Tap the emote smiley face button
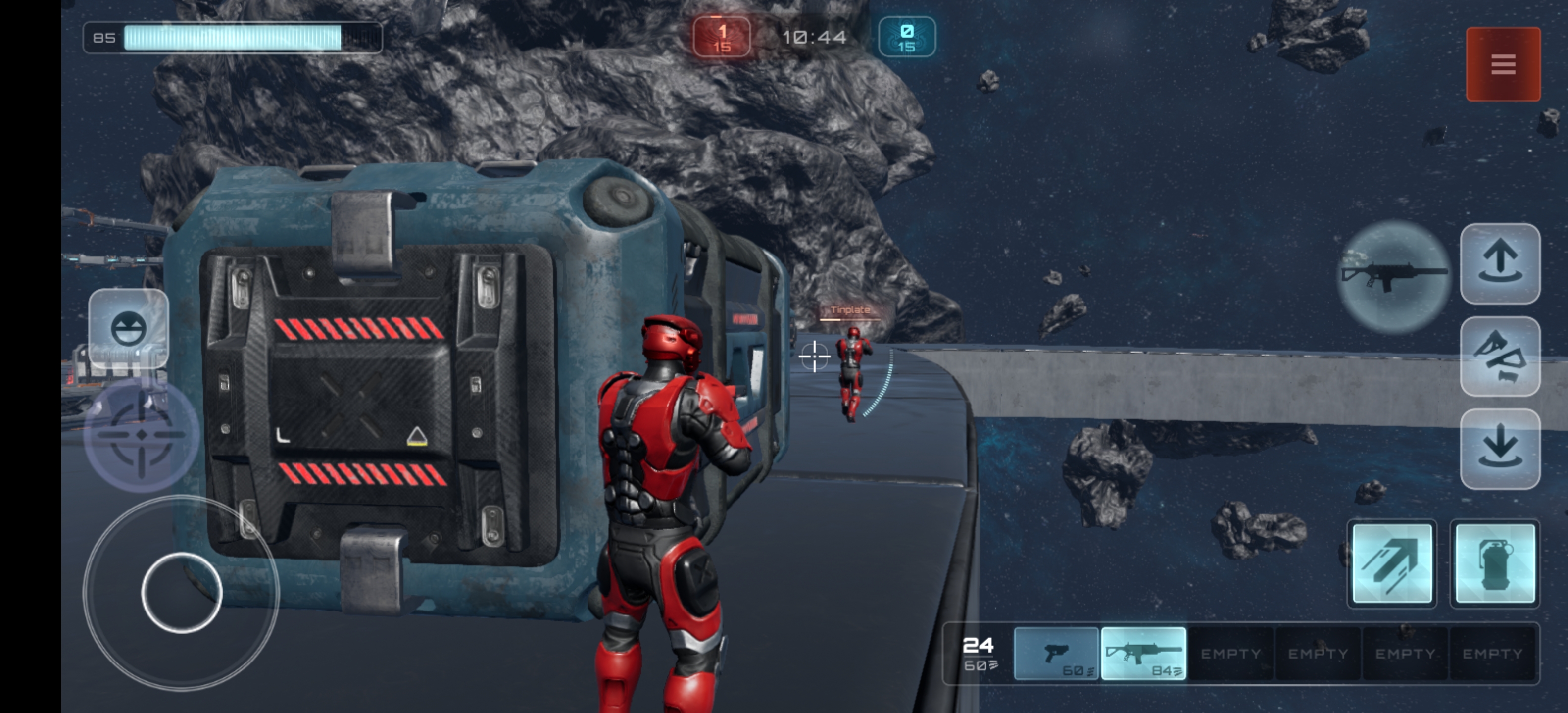The height and width of the screenshot is (713, 1568). point(128,328)
